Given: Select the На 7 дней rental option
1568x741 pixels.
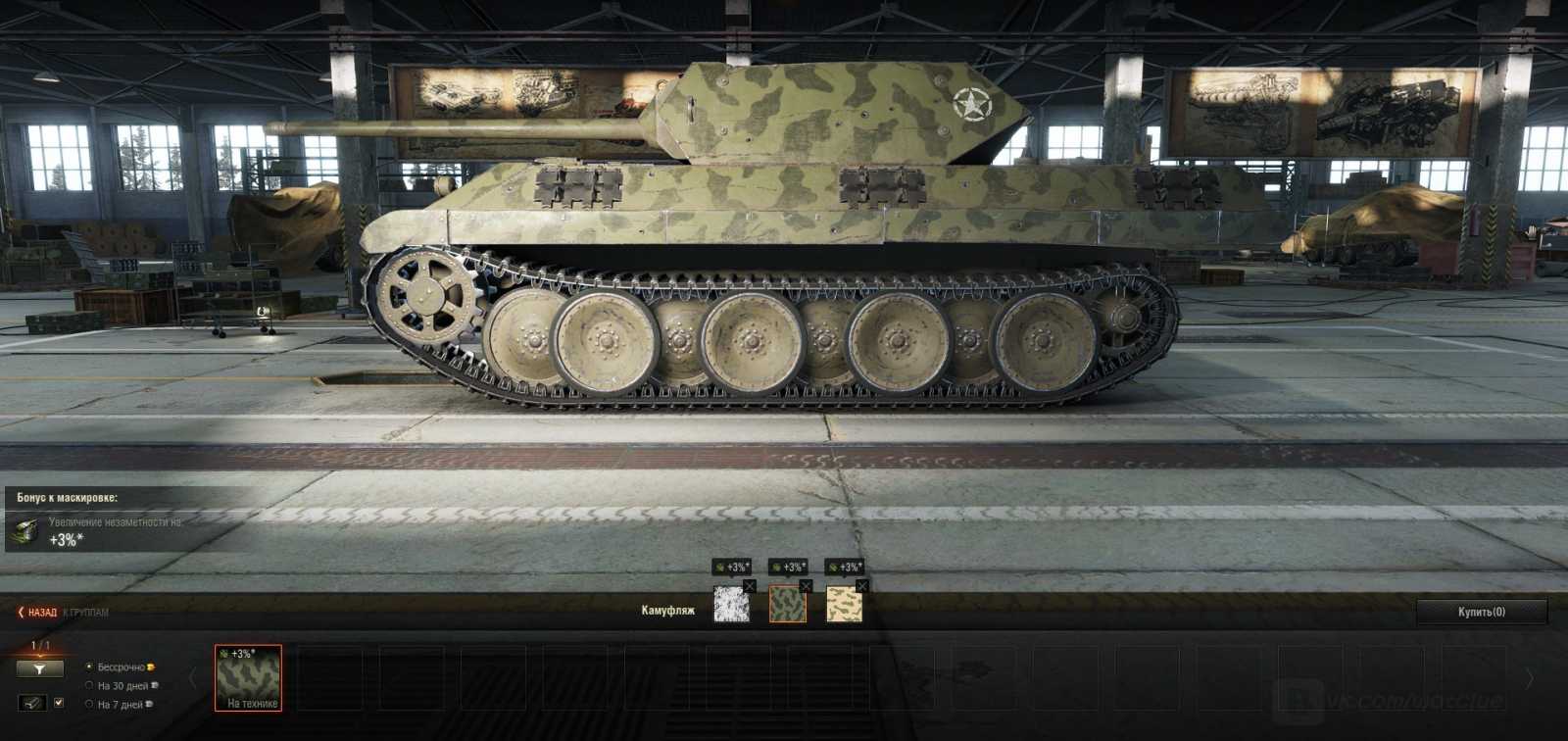Looking at the screenshot, I should pos(89,704).
